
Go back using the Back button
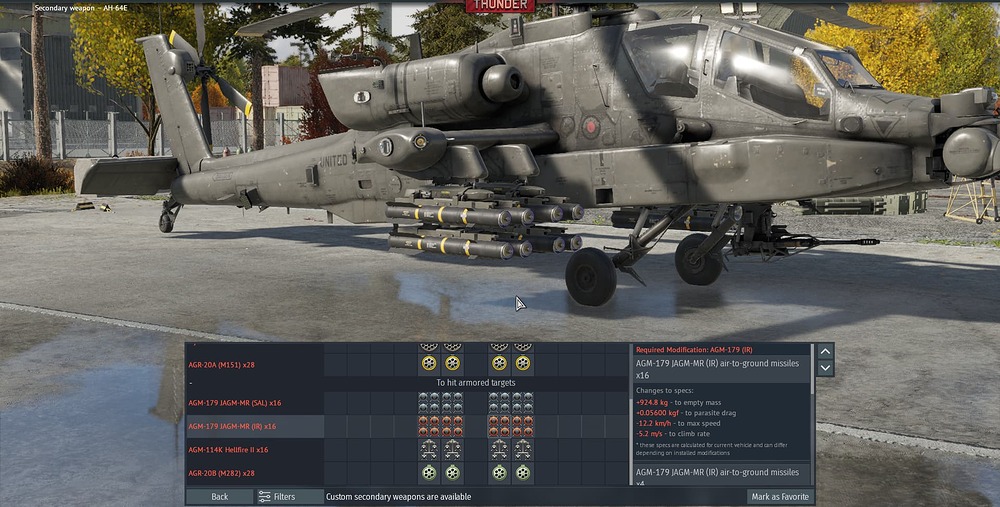(219, 496)
